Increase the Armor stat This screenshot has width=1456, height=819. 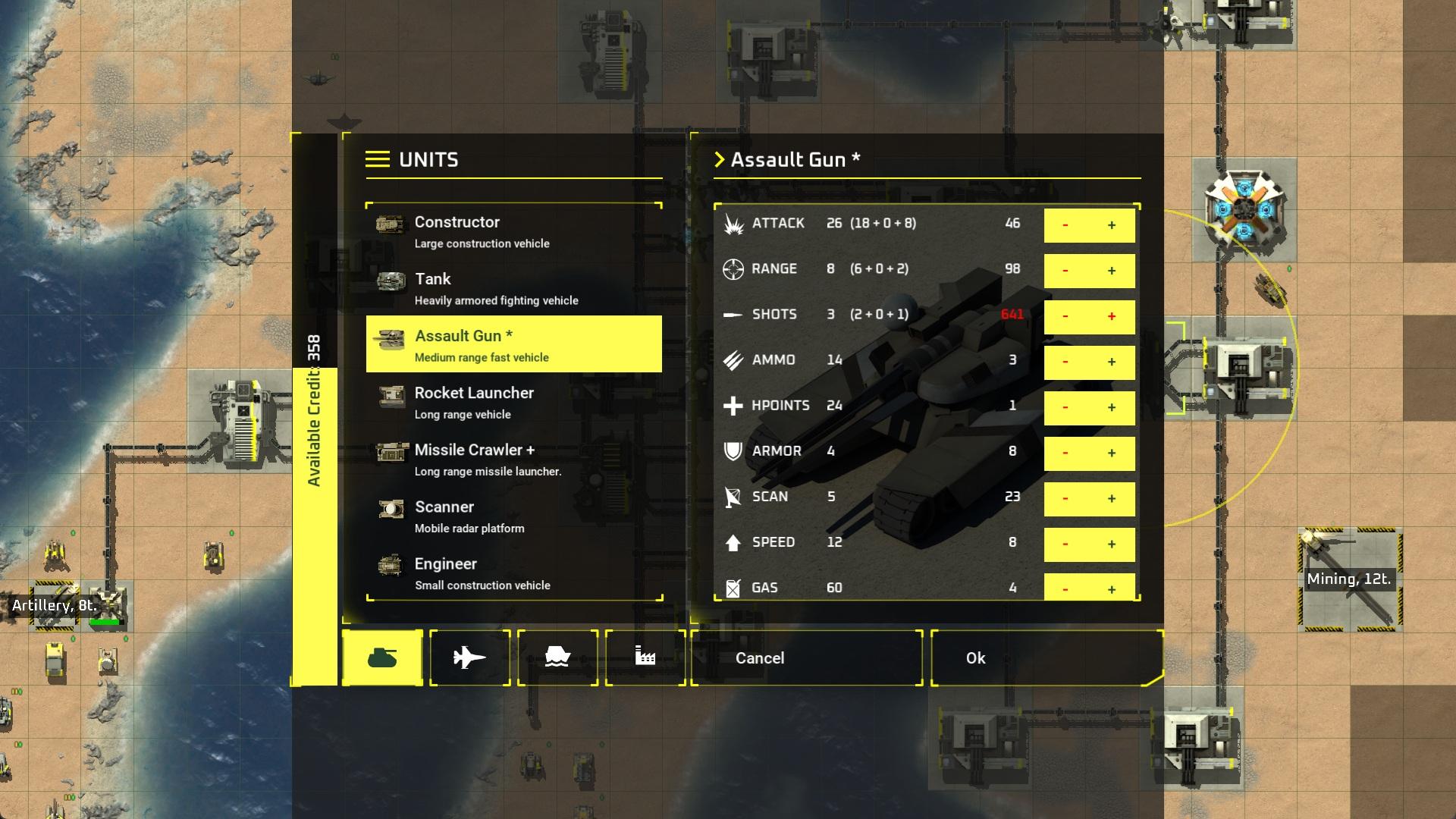click(x=1112, y=453)
